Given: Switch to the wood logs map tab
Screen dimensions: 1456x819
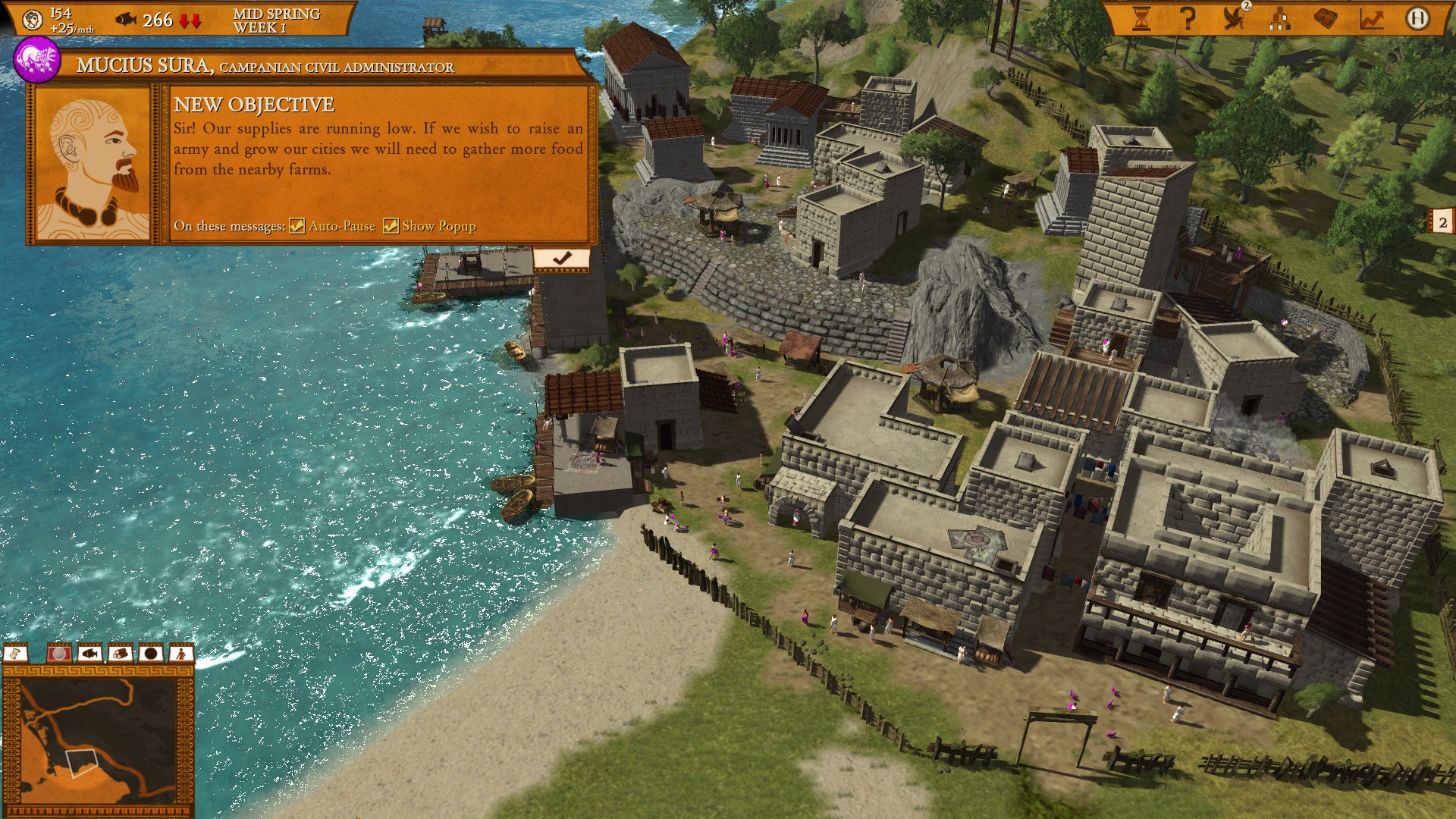Looking at the screenshot, I should click(120, 653).
